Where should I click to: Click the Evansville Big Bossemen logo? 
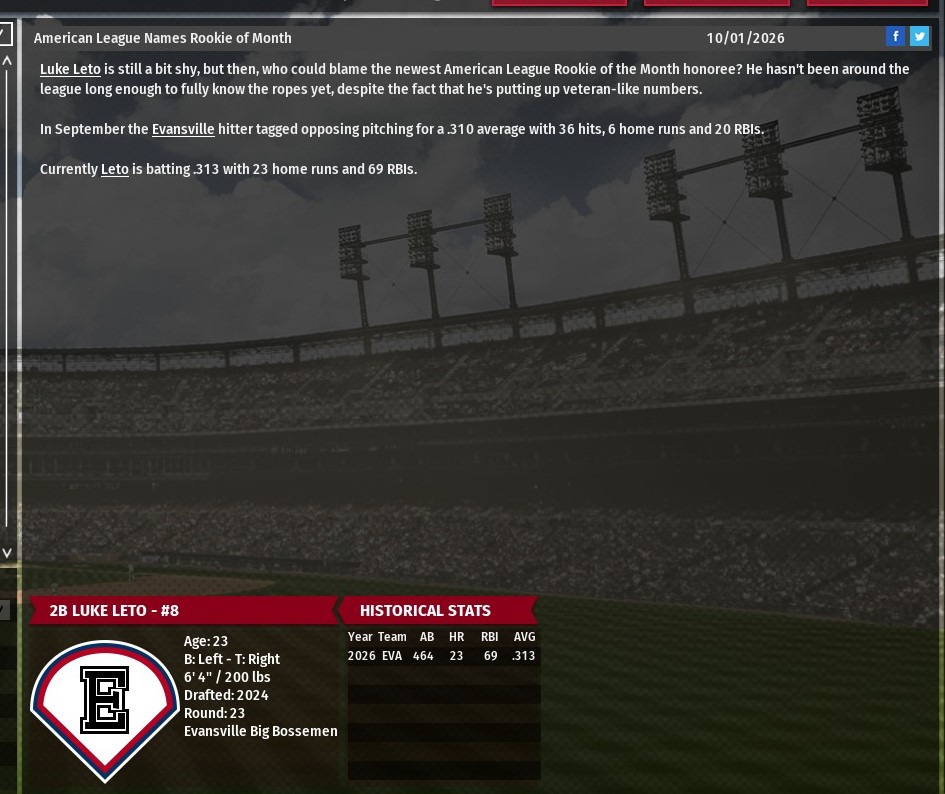point(105,708)
